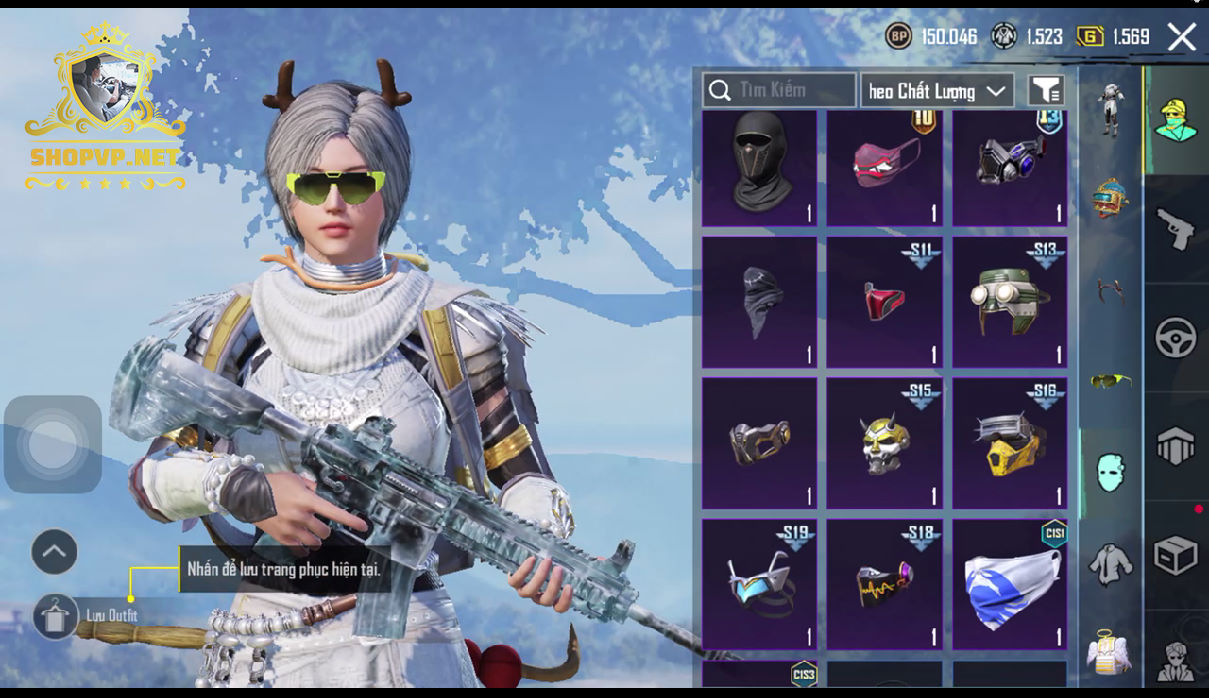
Task: Select the S11 red mask item
Action: (884, 301)
